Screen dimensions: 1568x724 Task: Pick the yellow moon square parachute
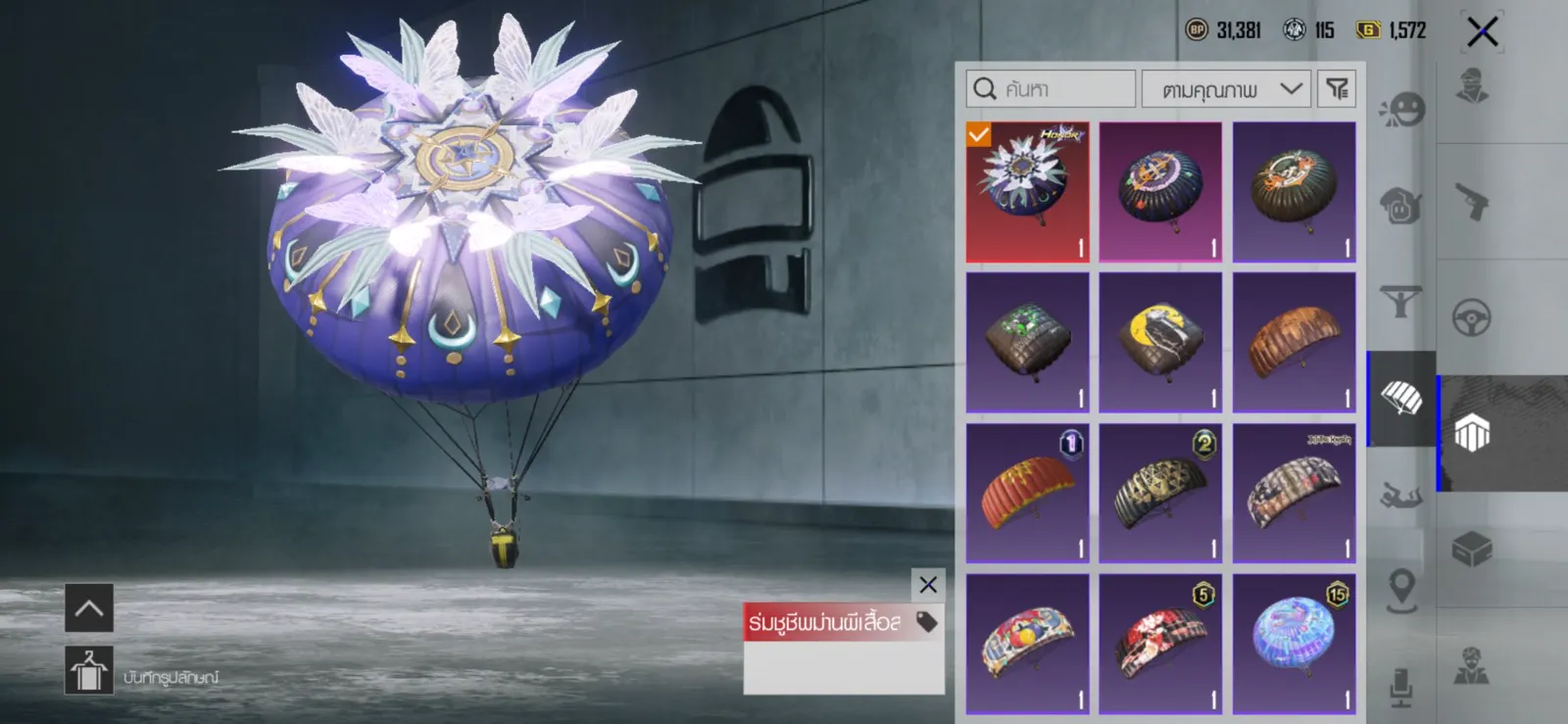coord(1160,342)
